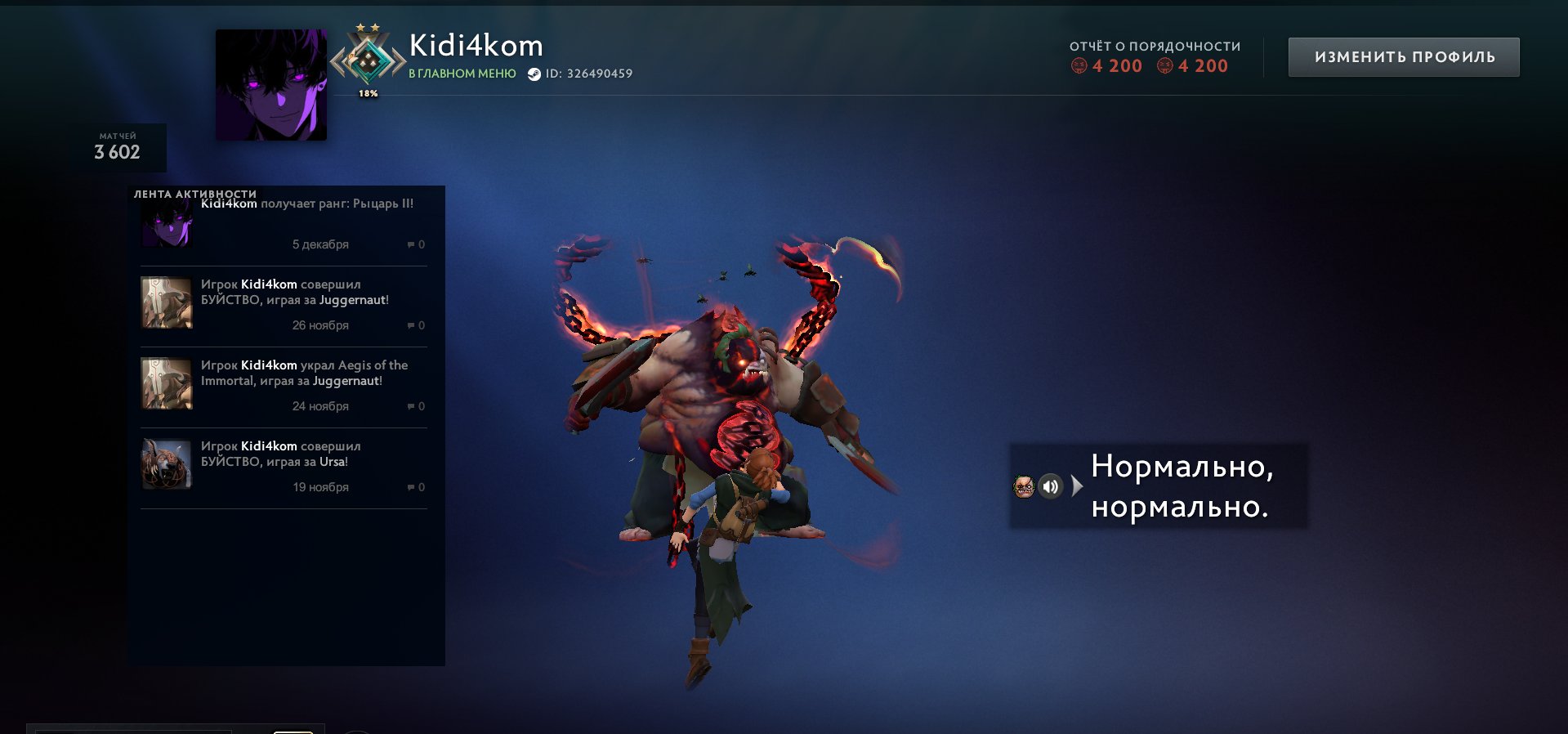Show the Матчей 3 602 match stats
Image resolution: width=1568 pixels, height=734 pixels.
[x=118, y=147]
